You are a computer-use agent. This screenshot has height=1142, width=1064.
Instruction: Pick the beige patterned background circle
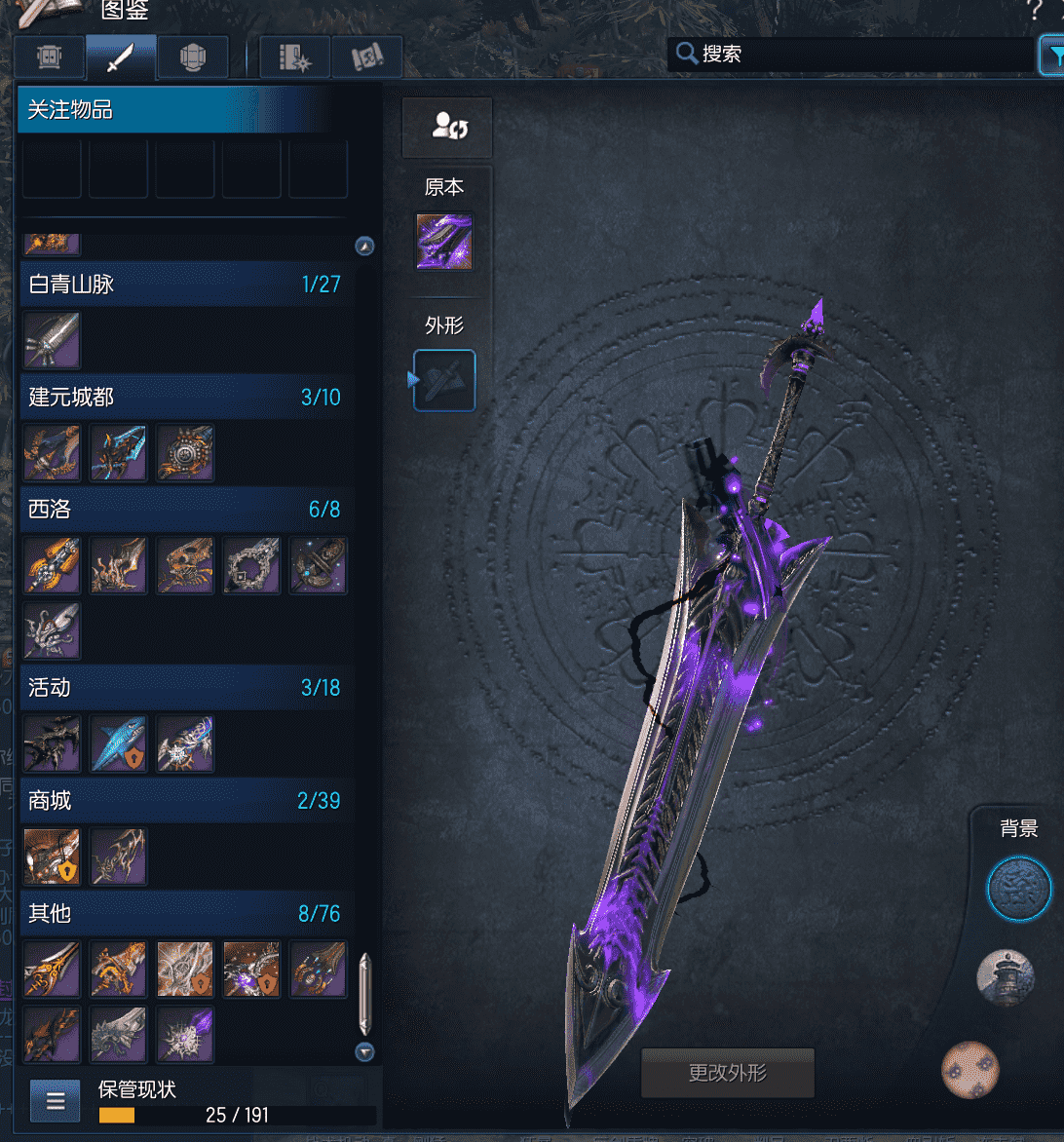tap(970, 1069)
